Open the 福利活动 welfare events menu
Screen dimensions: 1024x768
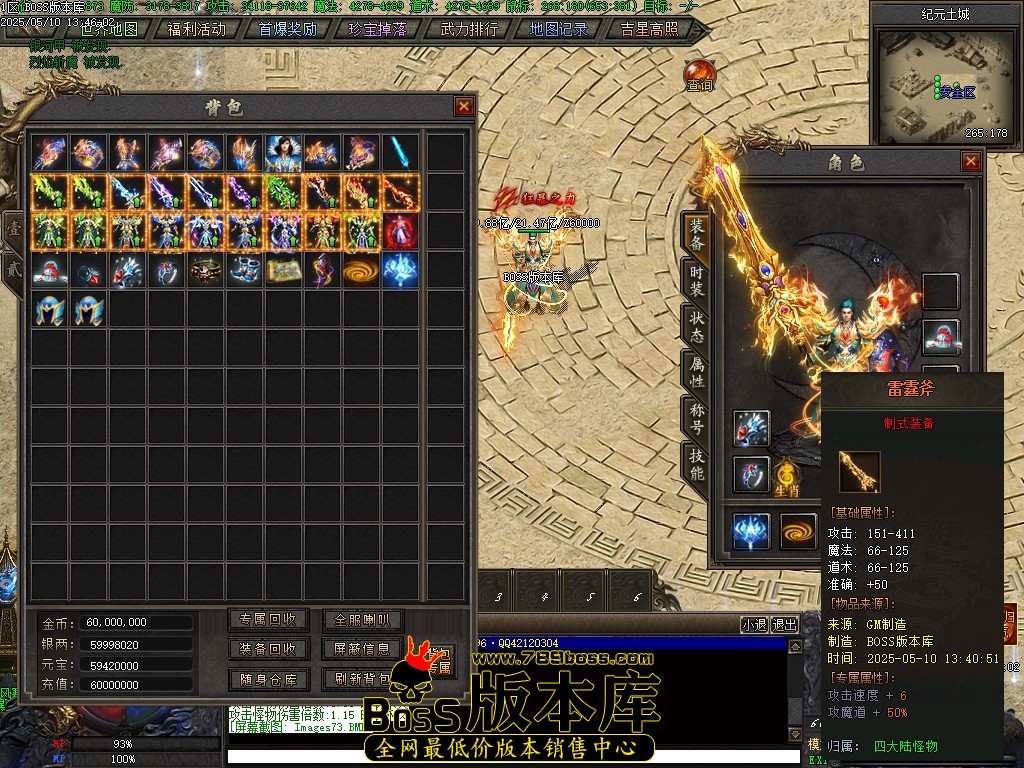[x=196, y=29]
